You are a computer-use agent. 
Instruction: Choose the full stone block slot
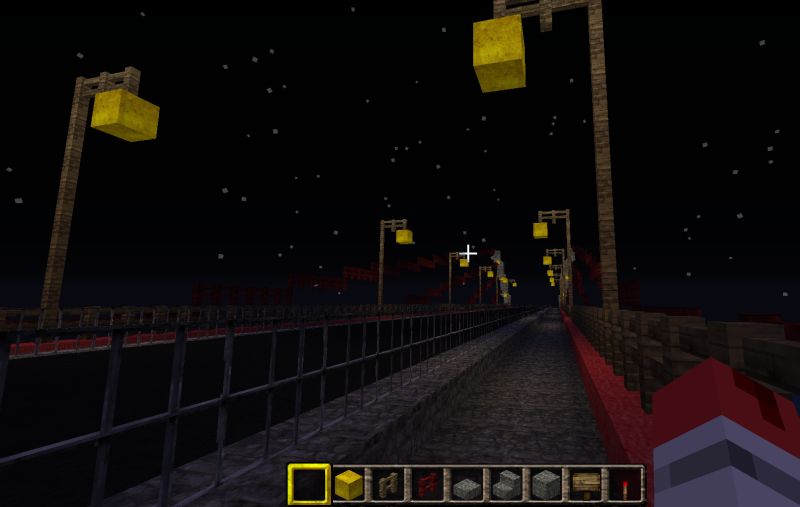[x=546, y=485]
